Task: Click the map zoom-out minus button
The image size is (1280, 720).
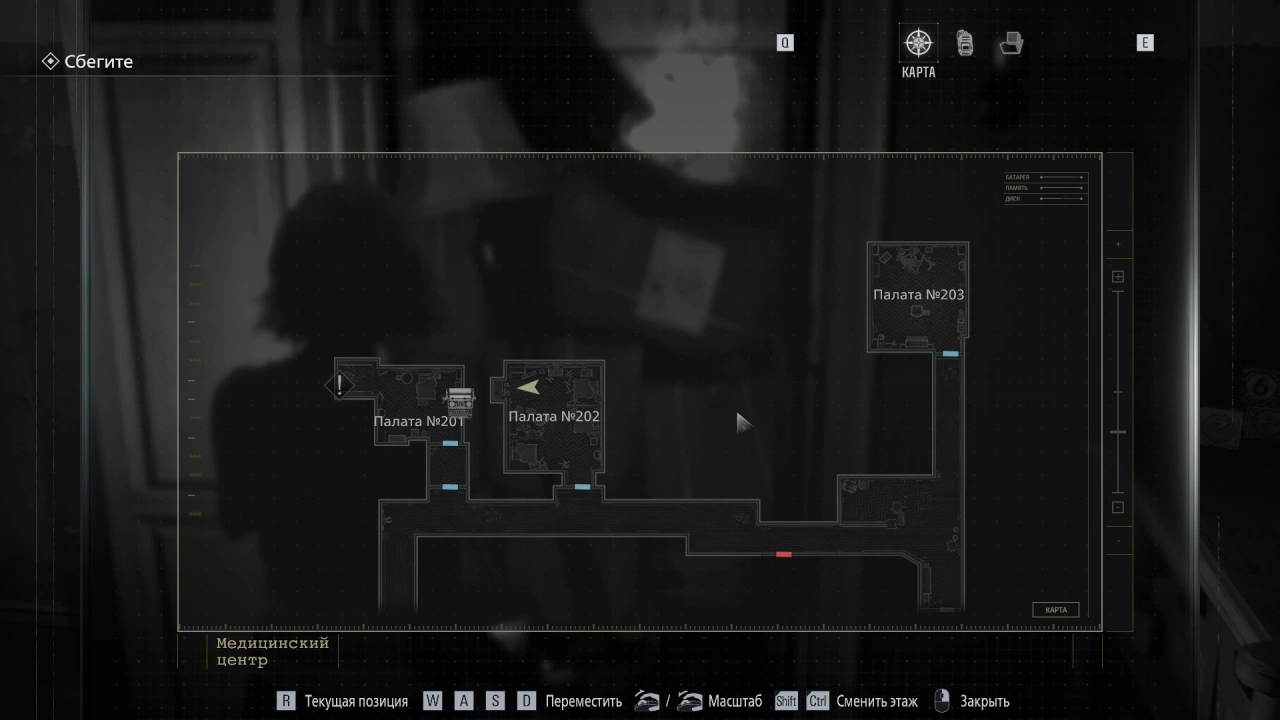Action: coord(1118,507)
